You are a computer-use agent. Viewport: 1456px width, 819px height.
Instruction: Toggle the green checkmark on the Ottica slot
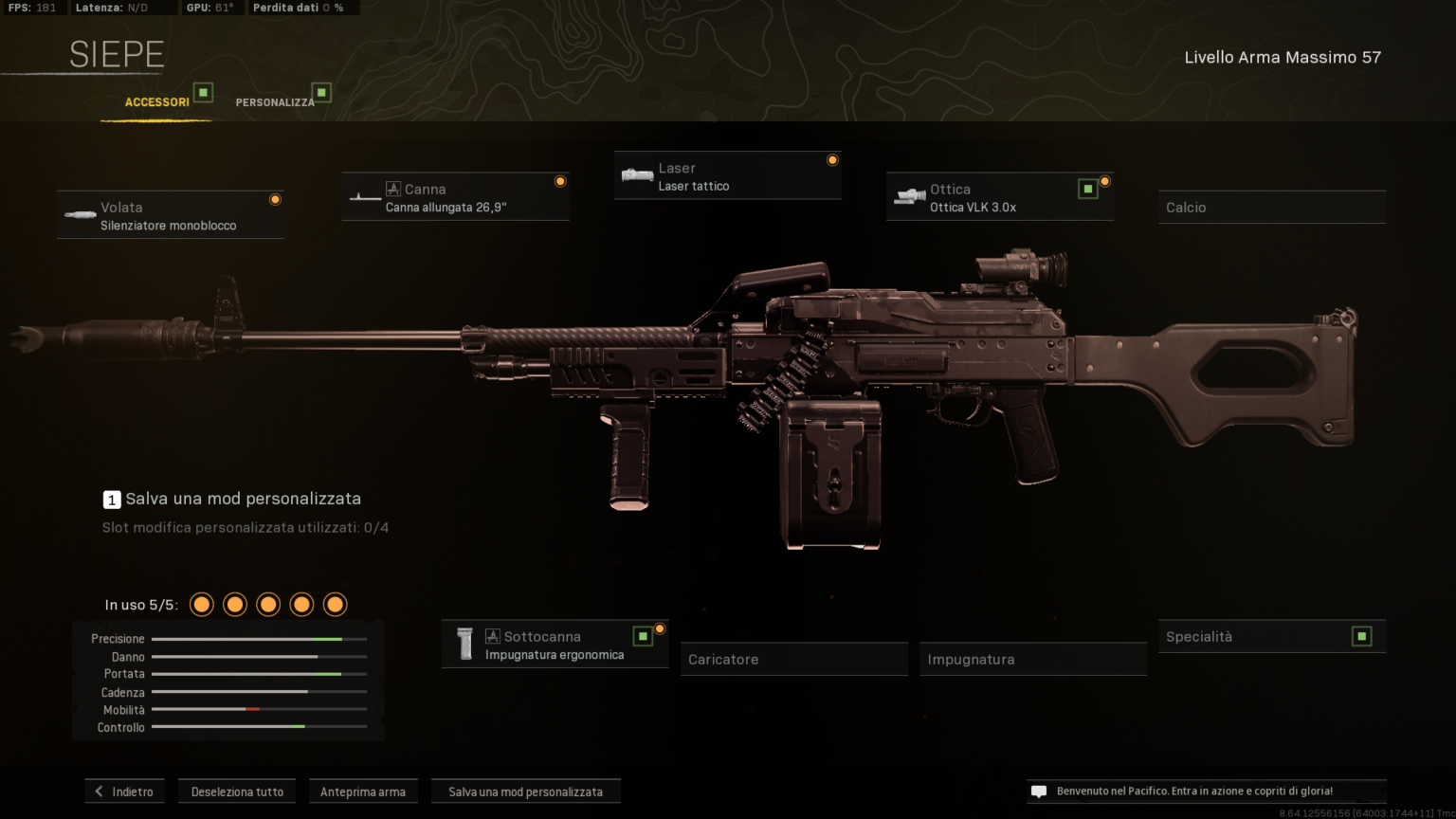(1086, 188)
